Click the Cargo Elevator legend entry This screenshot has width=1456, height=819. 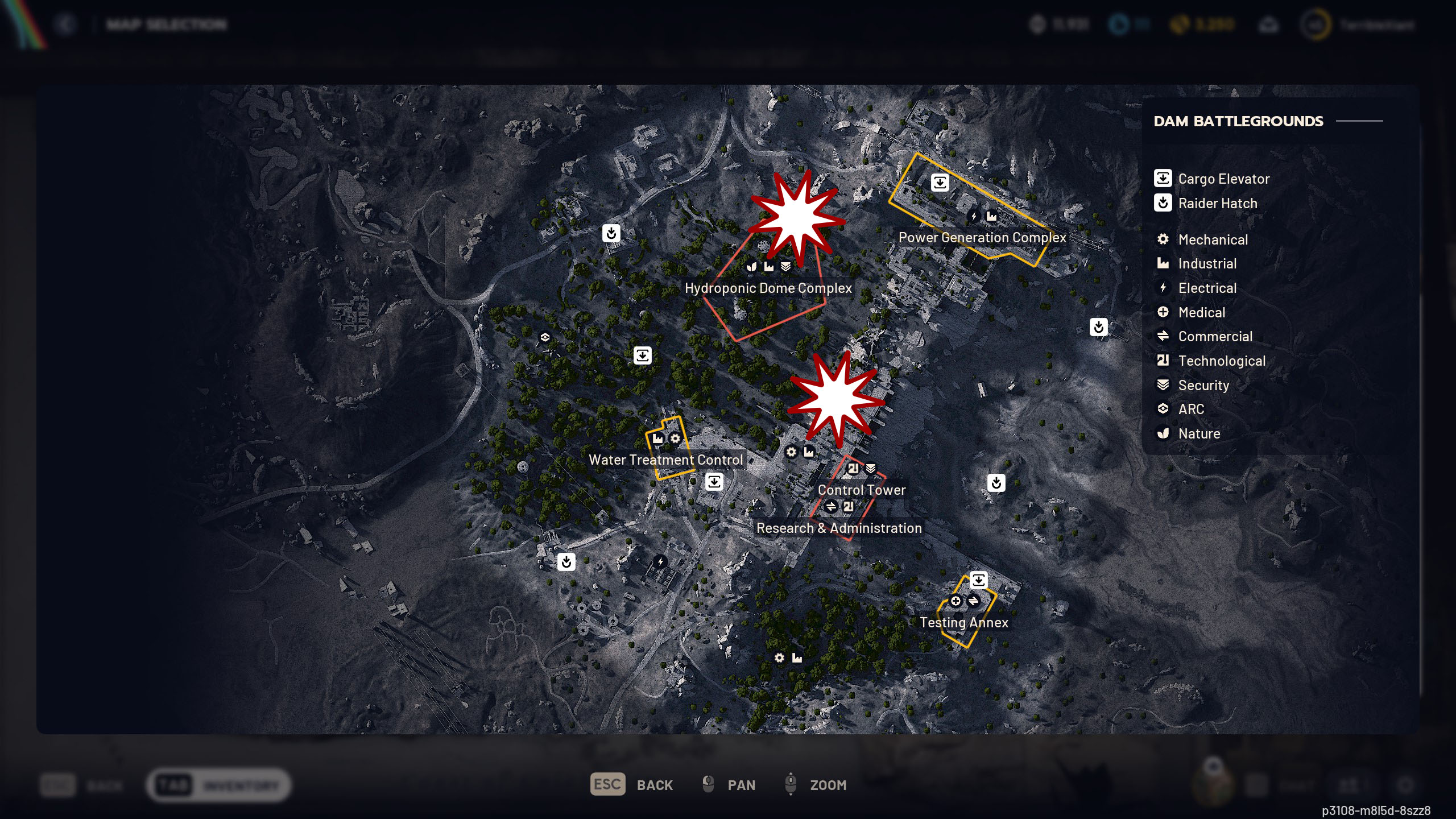pos(1223,179)
